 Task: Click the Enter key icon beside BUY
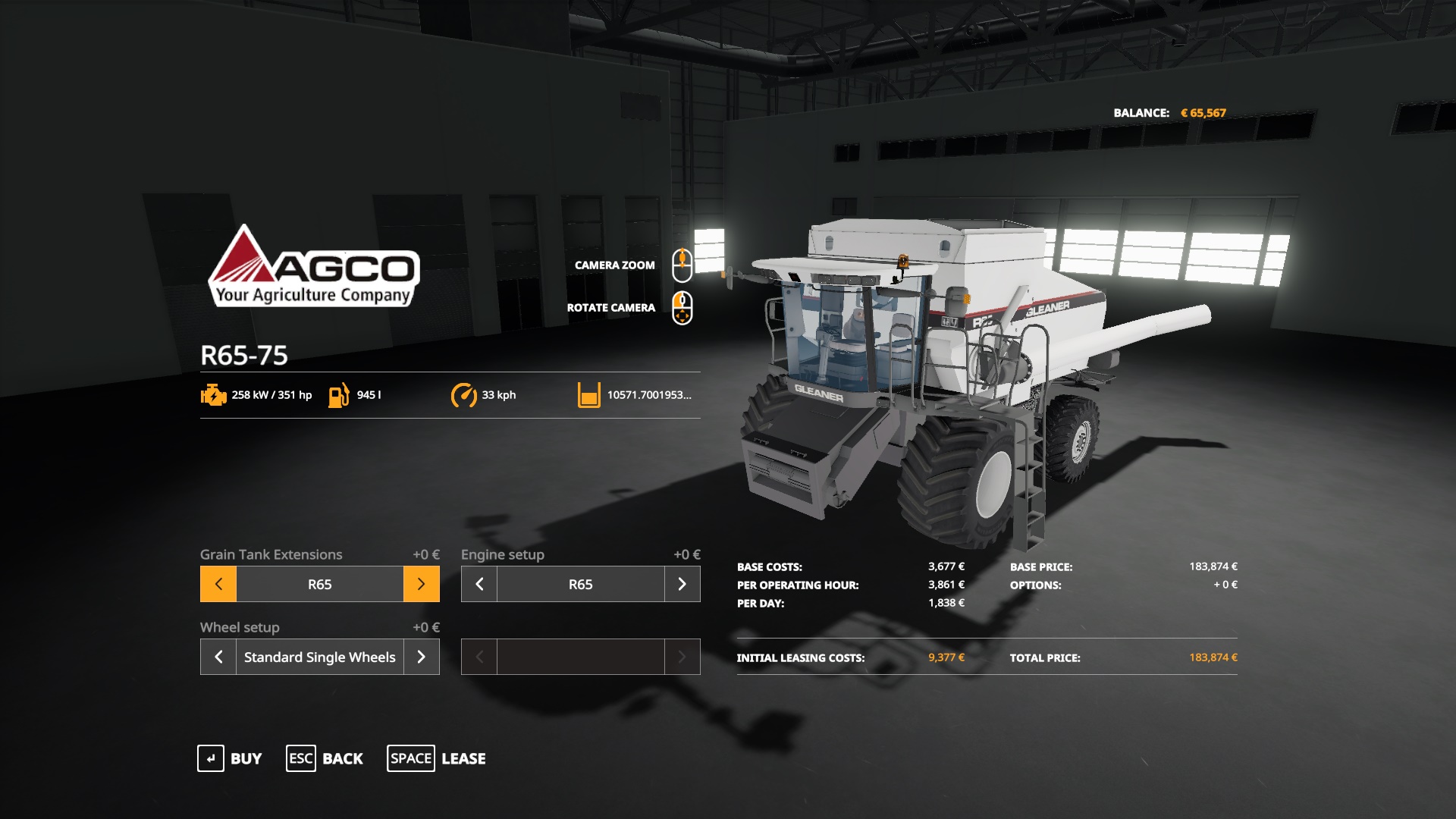coord(209,758)
